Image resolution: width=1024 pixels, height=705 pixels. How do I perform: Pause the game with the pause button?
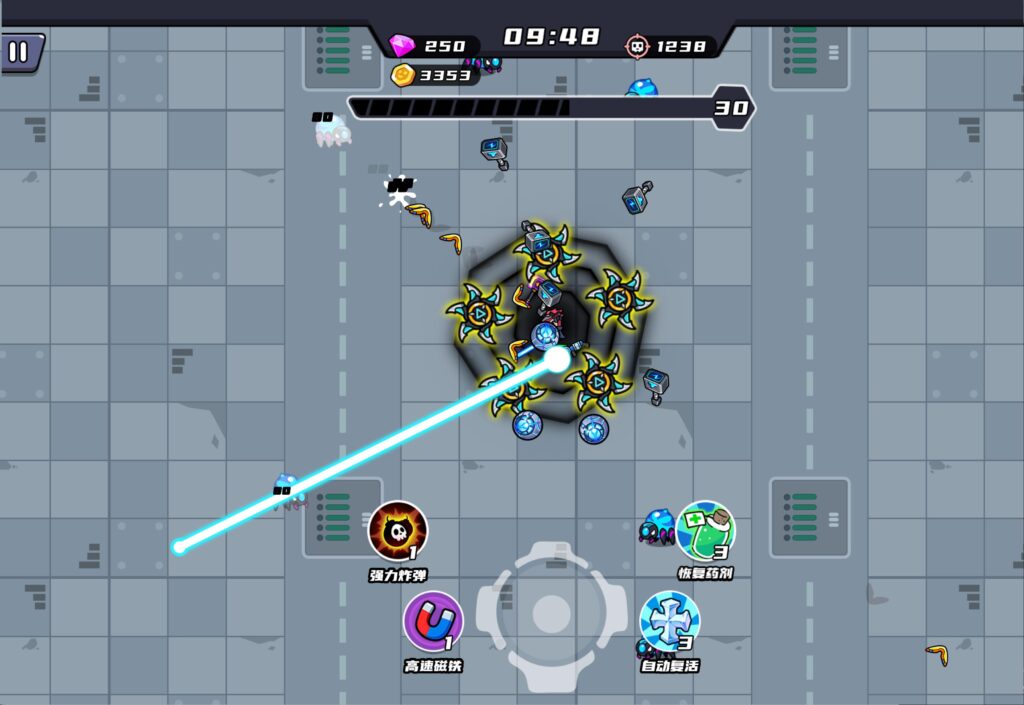(x=19, y=52)
